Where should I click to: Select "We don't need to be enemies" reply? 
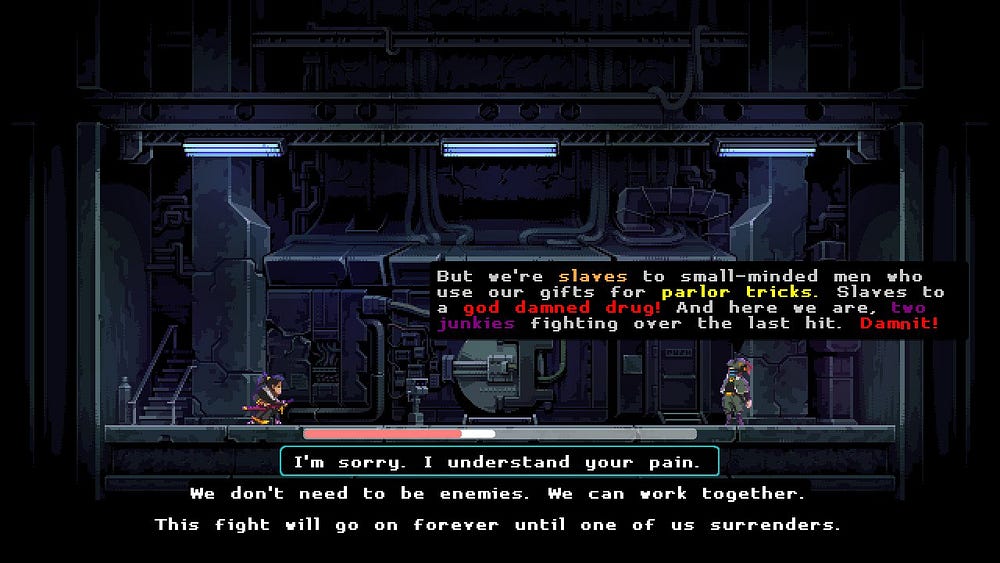(498, 493)
